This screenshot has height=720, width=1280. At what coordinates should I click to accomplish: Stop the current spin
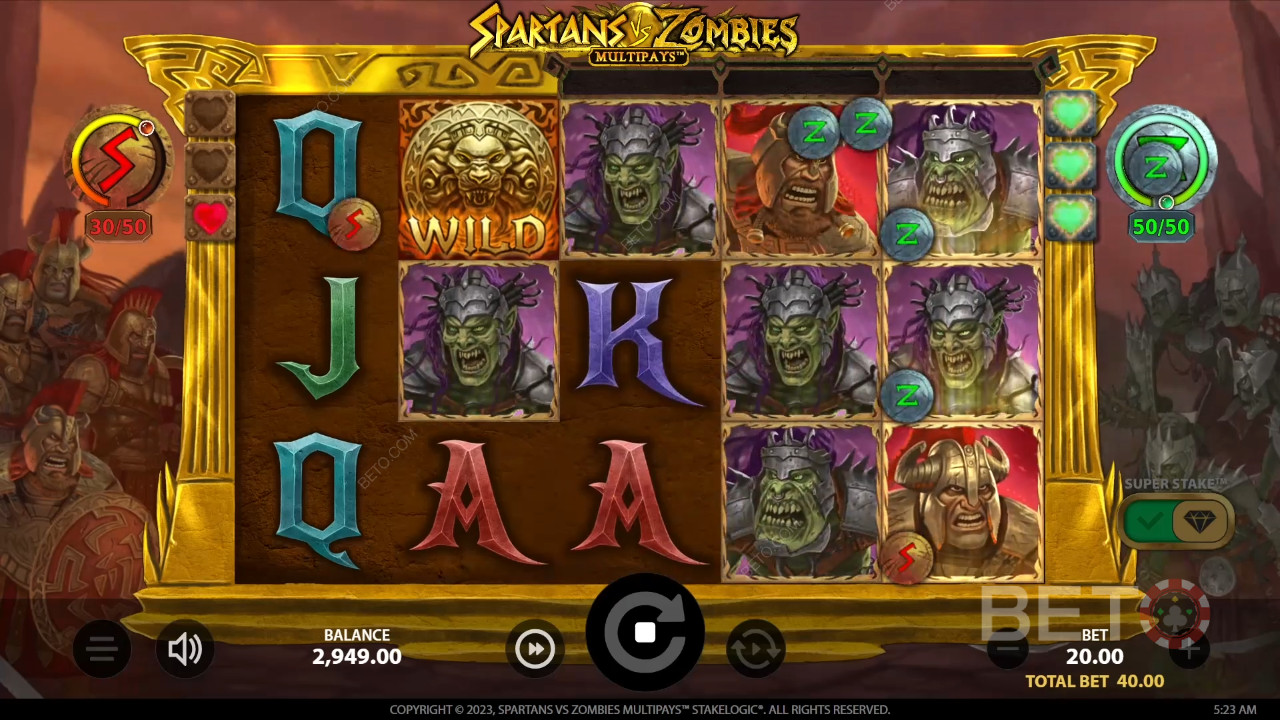pyautogui.click(x=645, y=632)
